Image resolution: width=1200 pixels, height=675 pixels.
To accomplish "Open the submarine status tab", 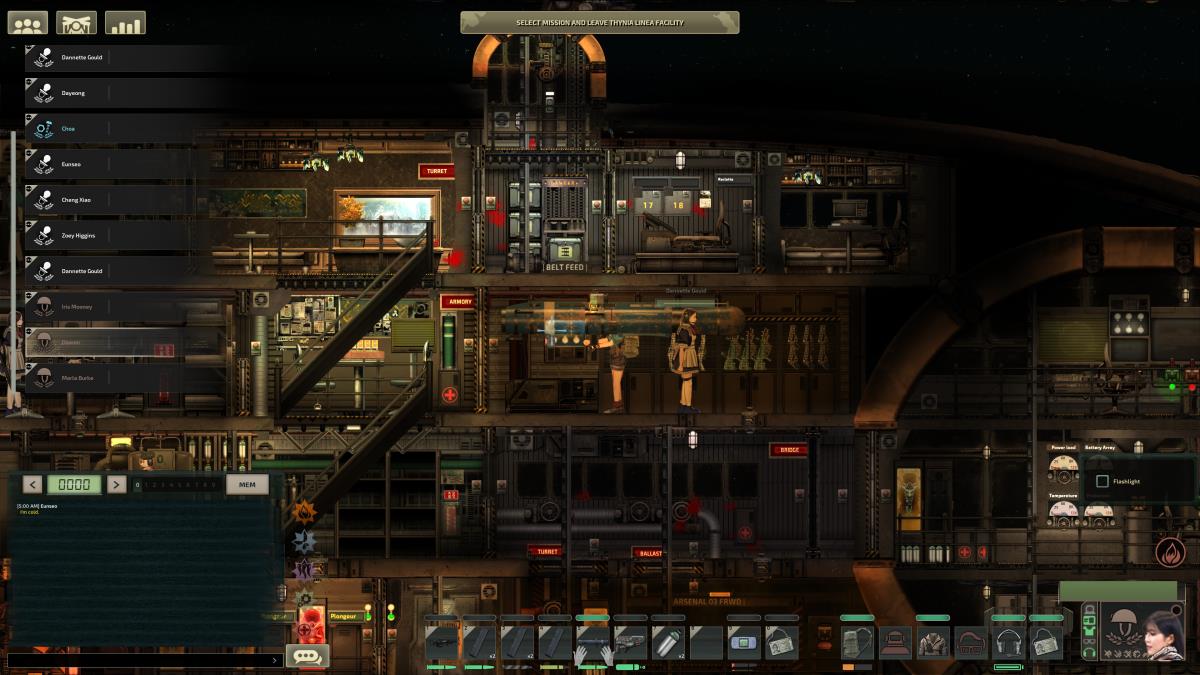I will tap(76, 23).
